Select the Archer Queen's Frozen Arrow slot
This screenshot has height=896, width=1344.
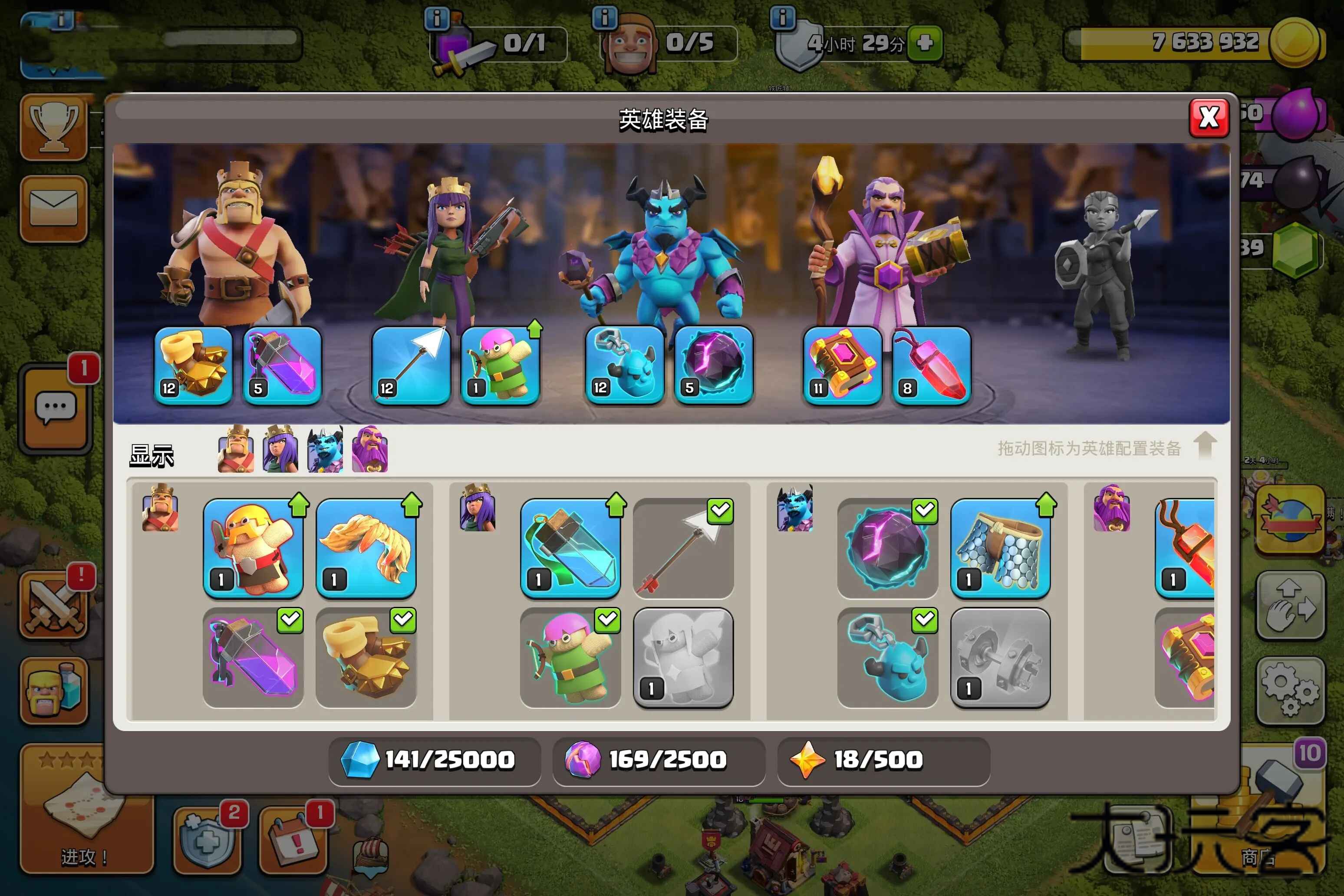pyautogui.click(x=411, y=366)
